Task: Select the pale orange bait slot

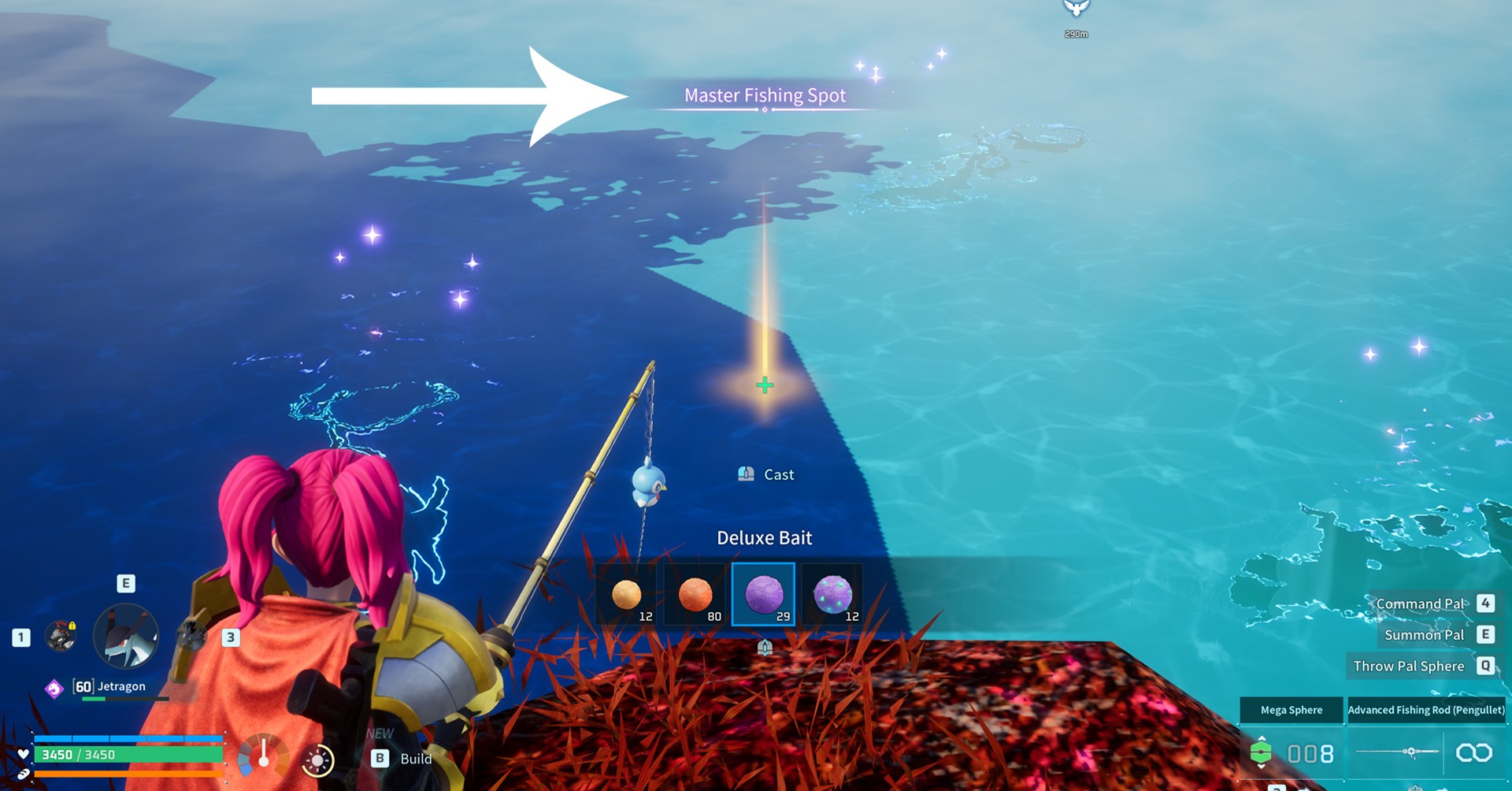Action: [627, 594]
